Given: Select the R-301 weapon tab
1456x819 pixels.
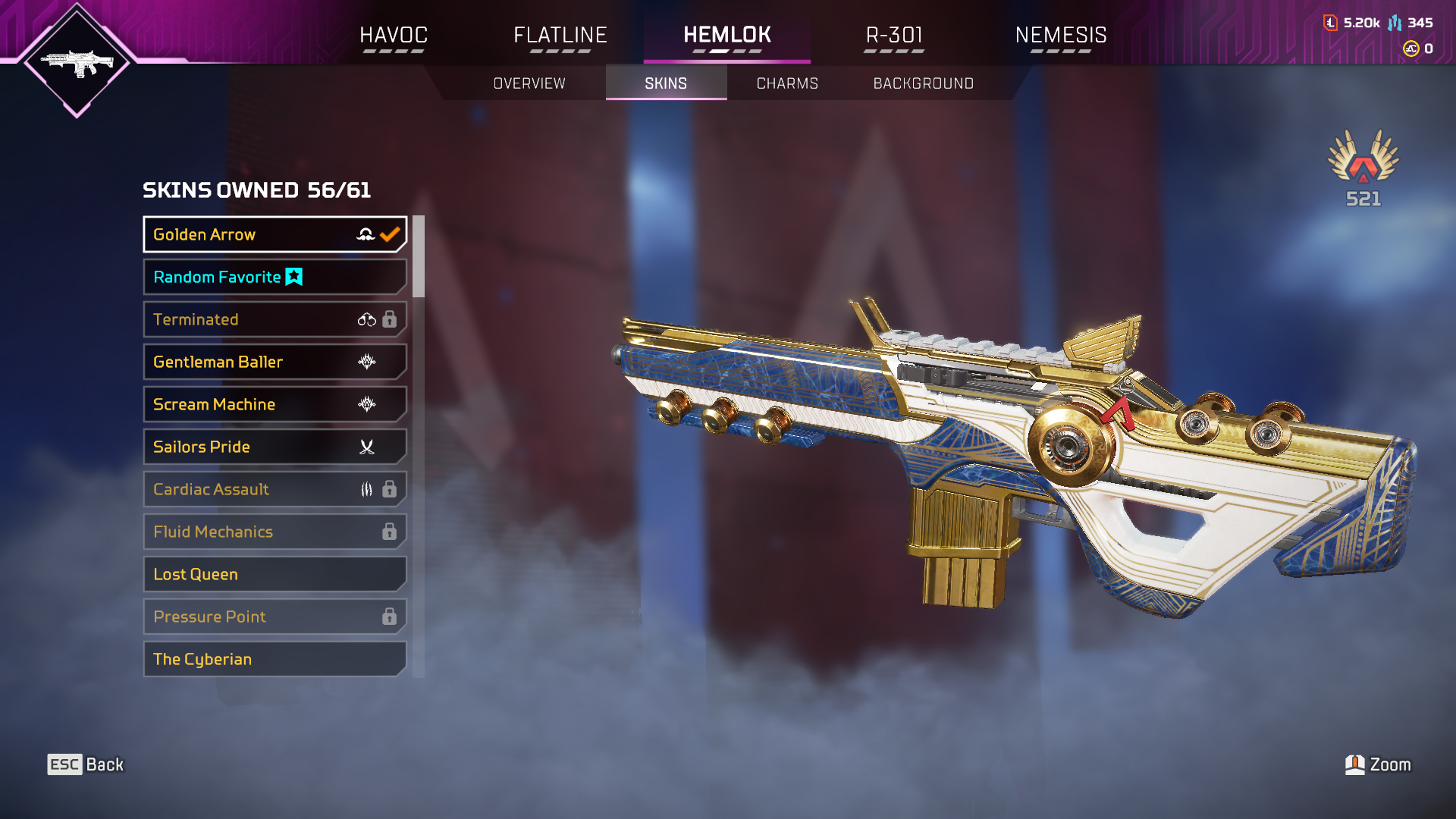Looking at the screenshot, I should pyautogui.click(x=894, y=36).
